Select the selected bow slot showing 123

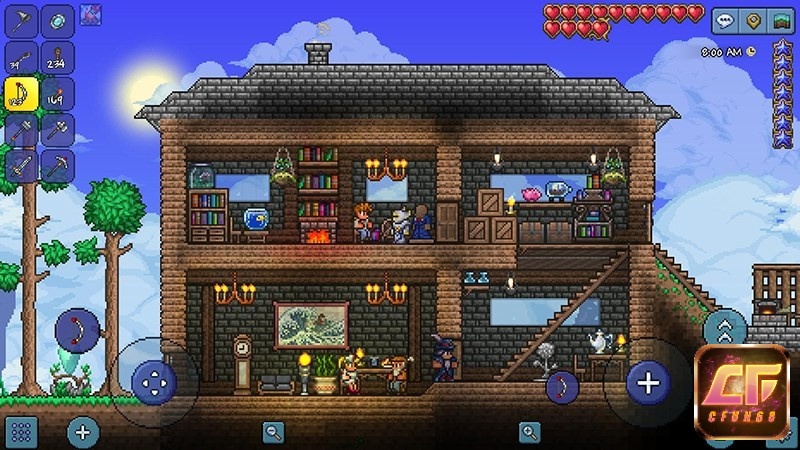(22, 93)
